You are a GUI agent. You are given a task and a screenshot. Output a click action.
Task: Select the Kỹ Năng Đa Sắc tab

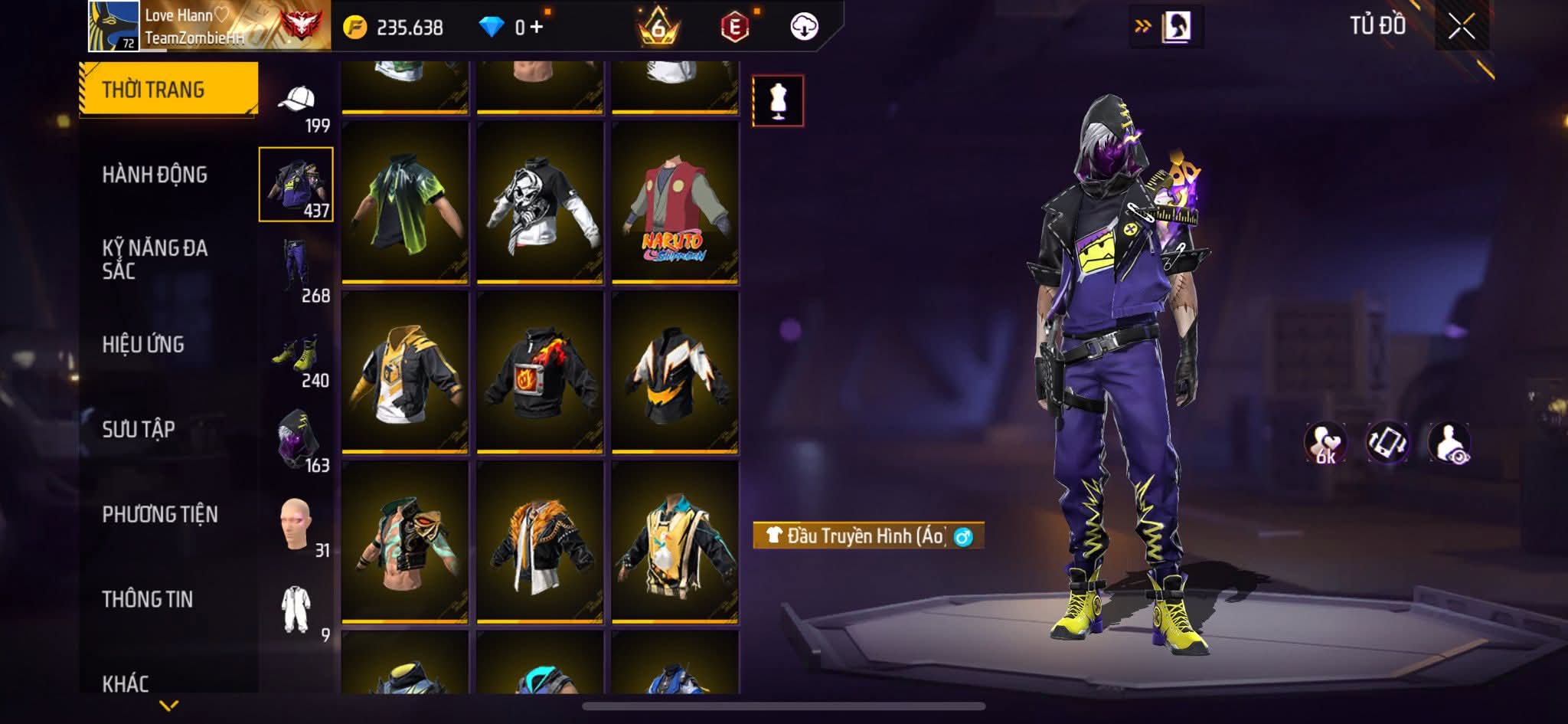(x=155, y=259)
